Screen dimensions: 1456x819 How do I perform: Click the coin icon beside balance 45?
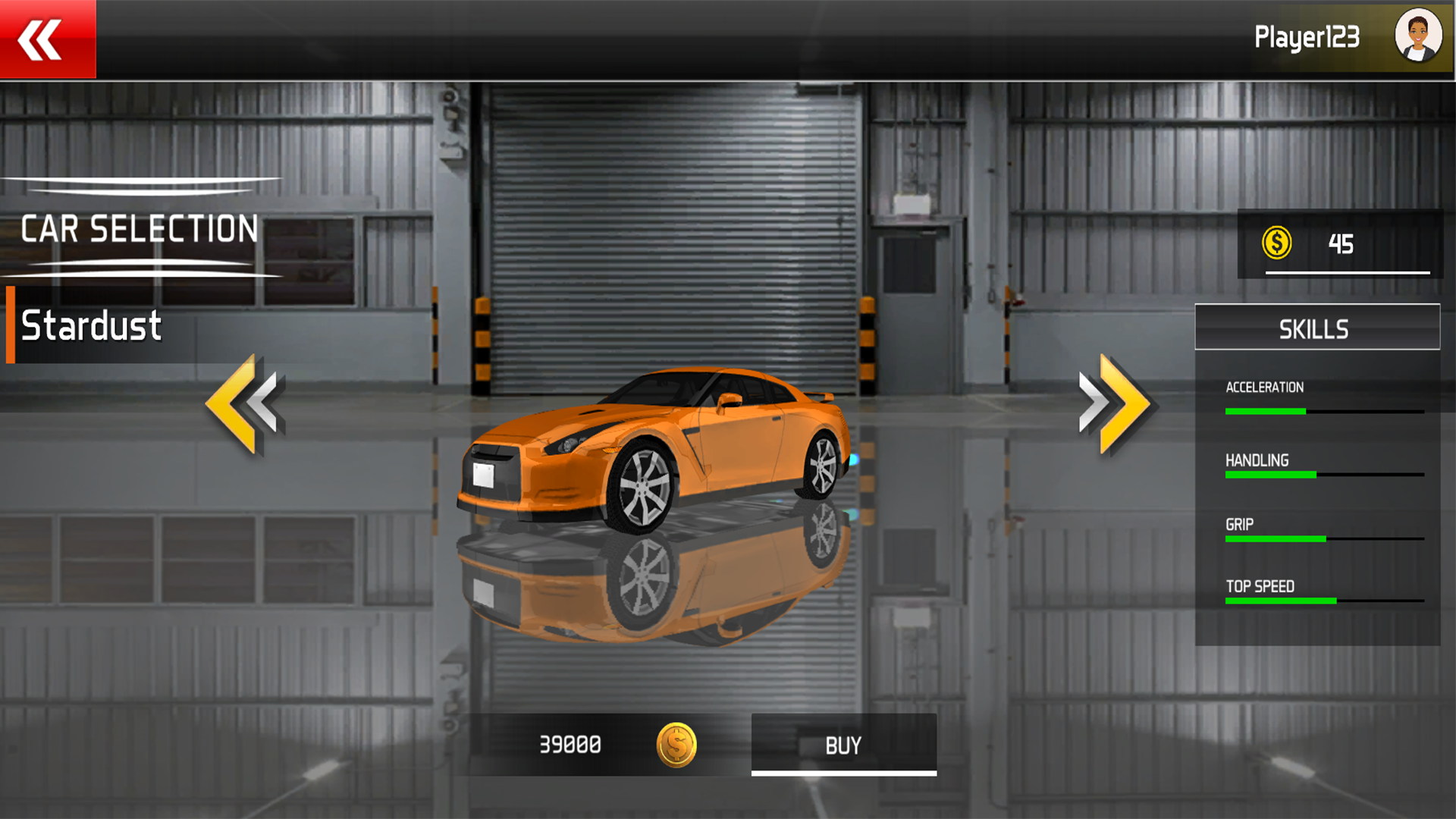pos(1276,244)
